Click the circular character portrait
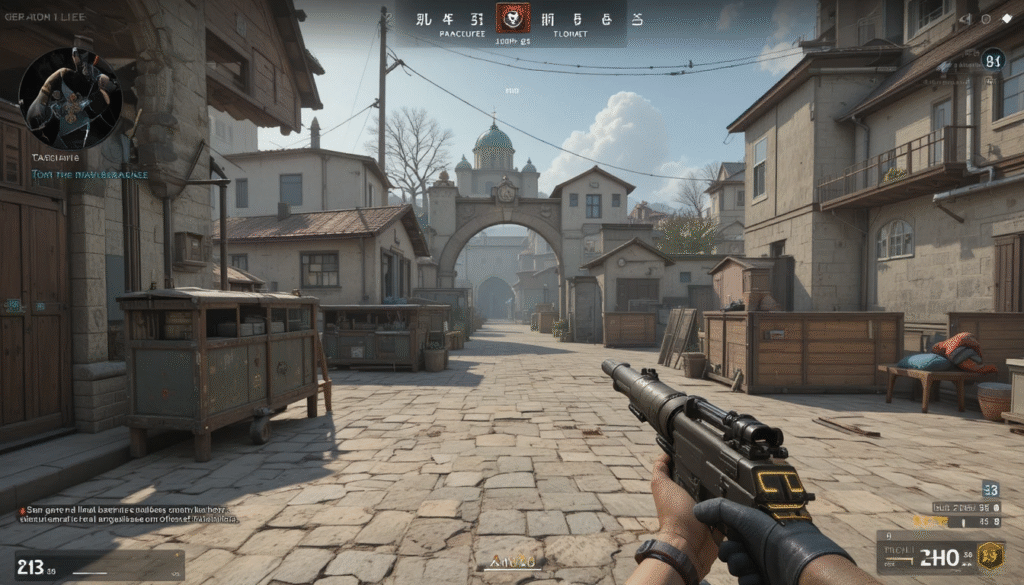1024x585 pixels. (70, 98)
